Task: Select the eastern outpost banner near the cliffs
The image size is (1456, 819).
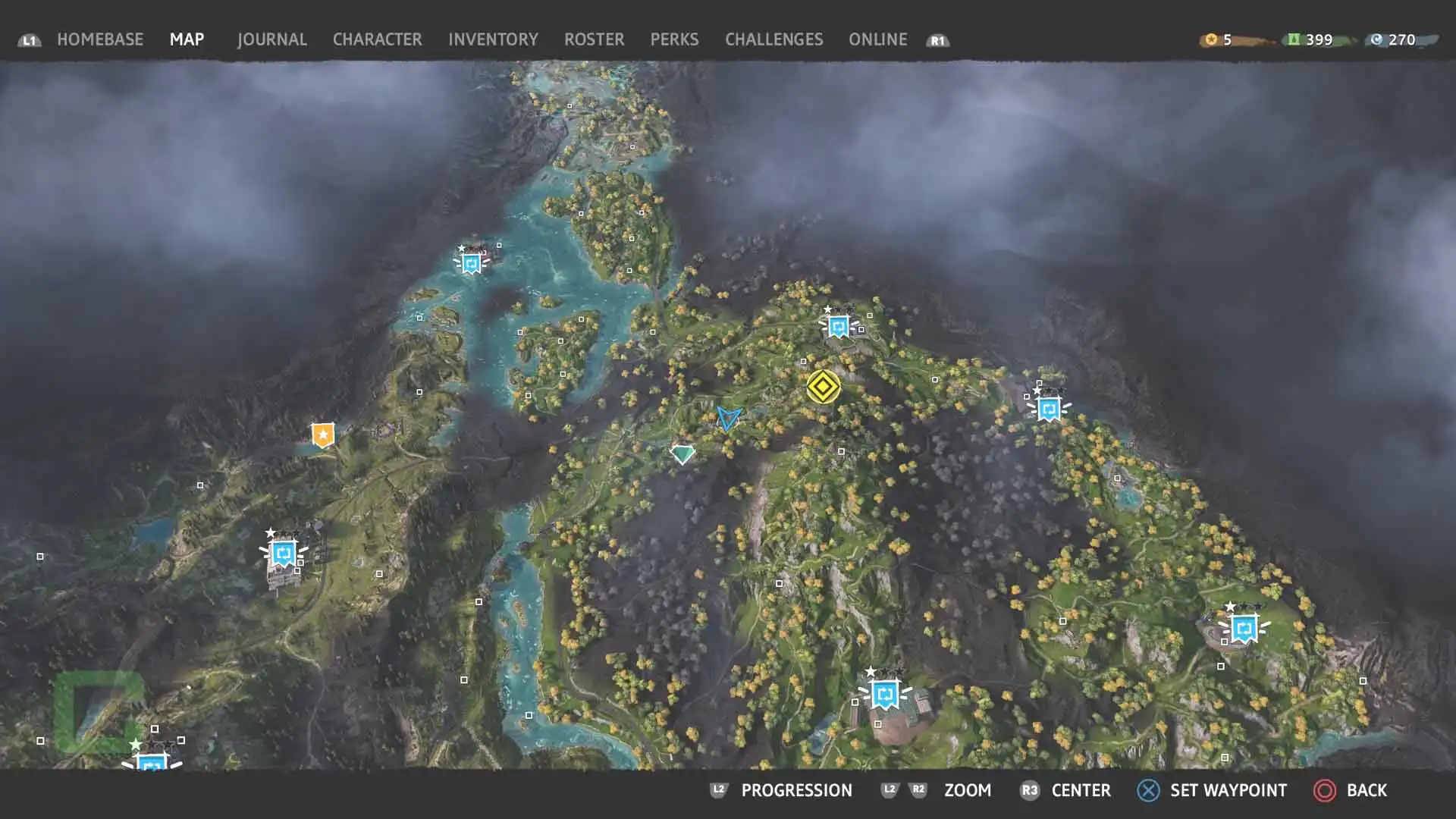Action: 1049,409
